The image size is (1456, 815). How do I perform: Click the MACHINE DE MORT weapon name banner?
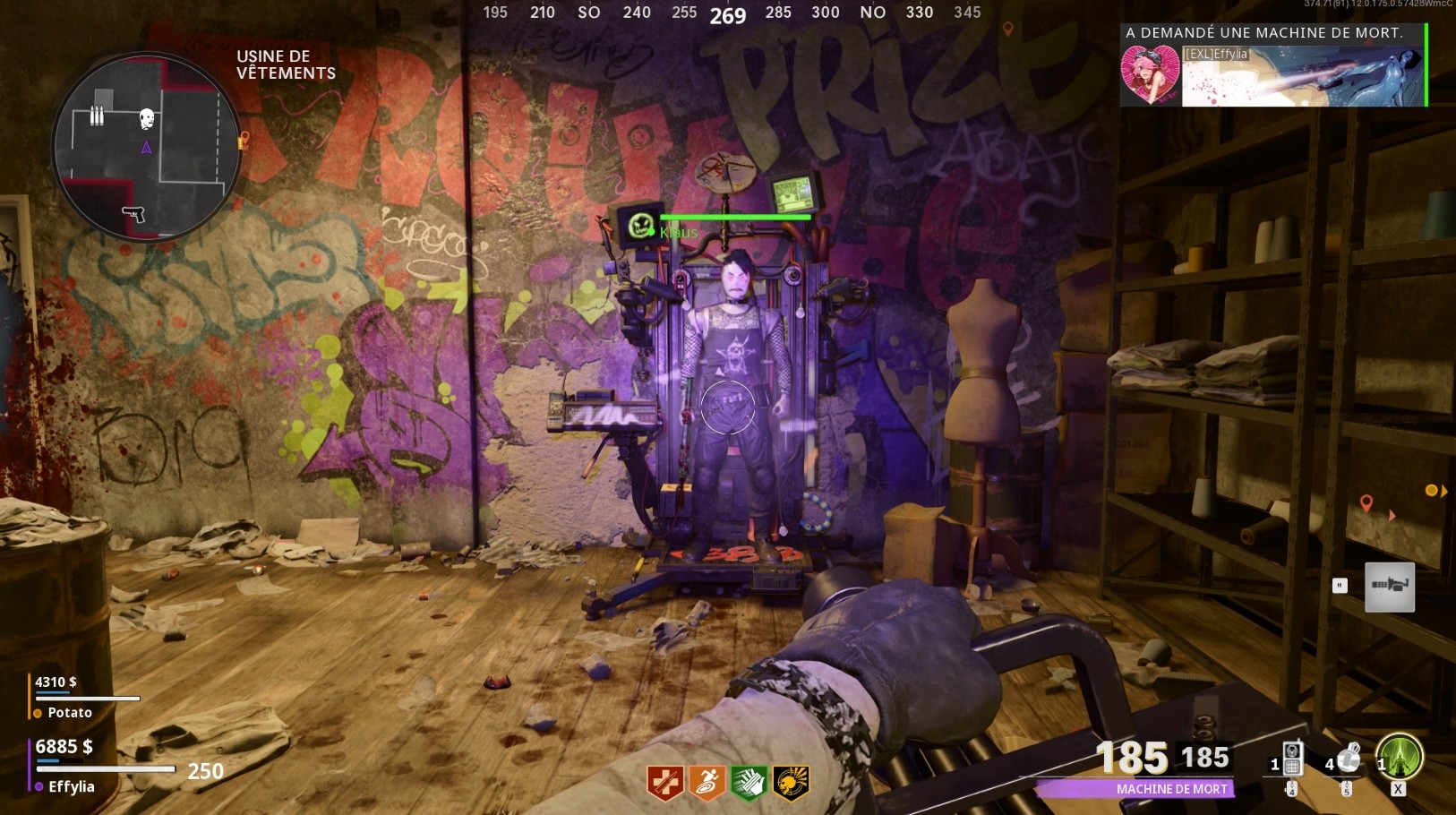coord(1170,789)
